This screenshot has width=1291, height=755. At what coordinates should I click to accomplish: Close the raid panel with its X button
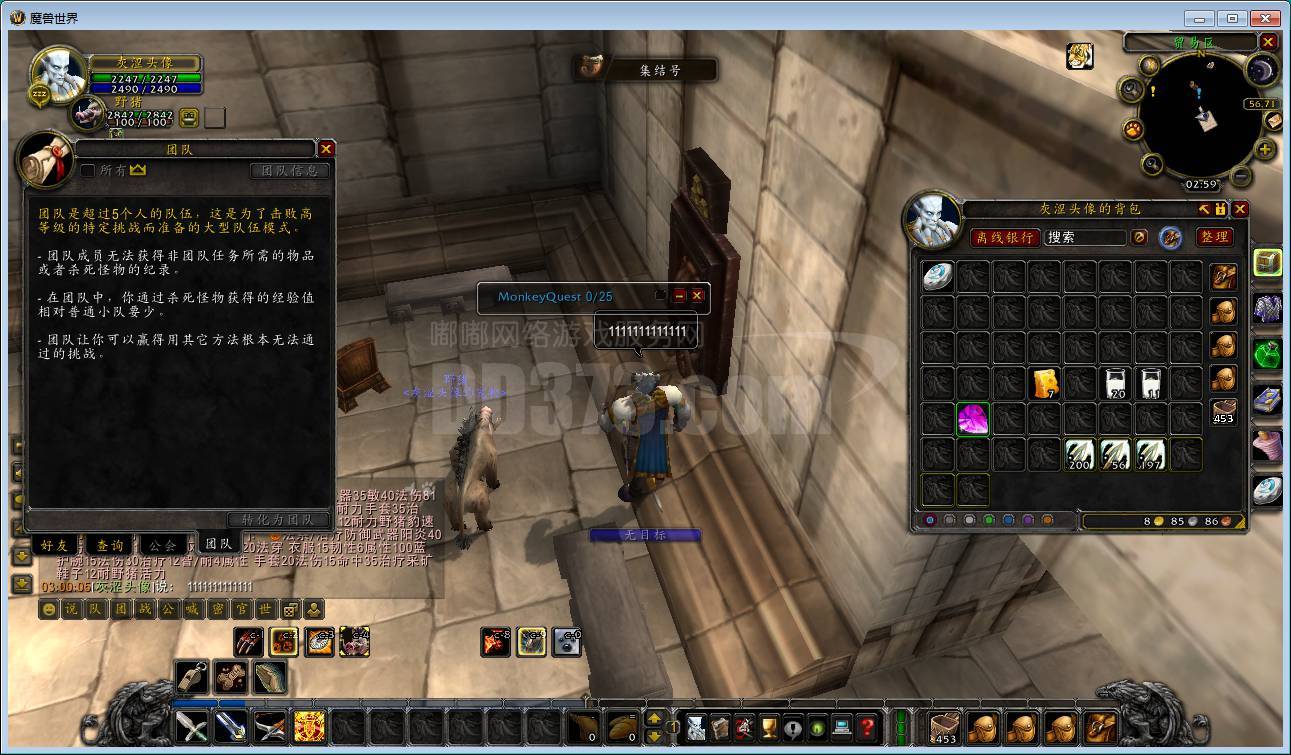pyautogui.click(x=326, y=149)
